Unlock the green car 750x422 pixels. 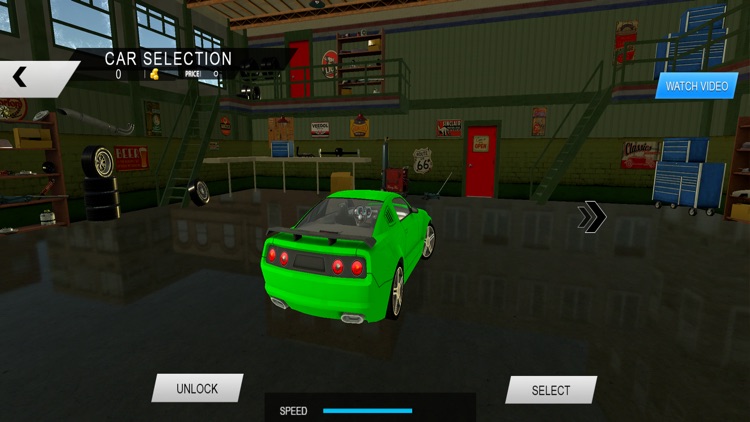[x=197, y=388]
